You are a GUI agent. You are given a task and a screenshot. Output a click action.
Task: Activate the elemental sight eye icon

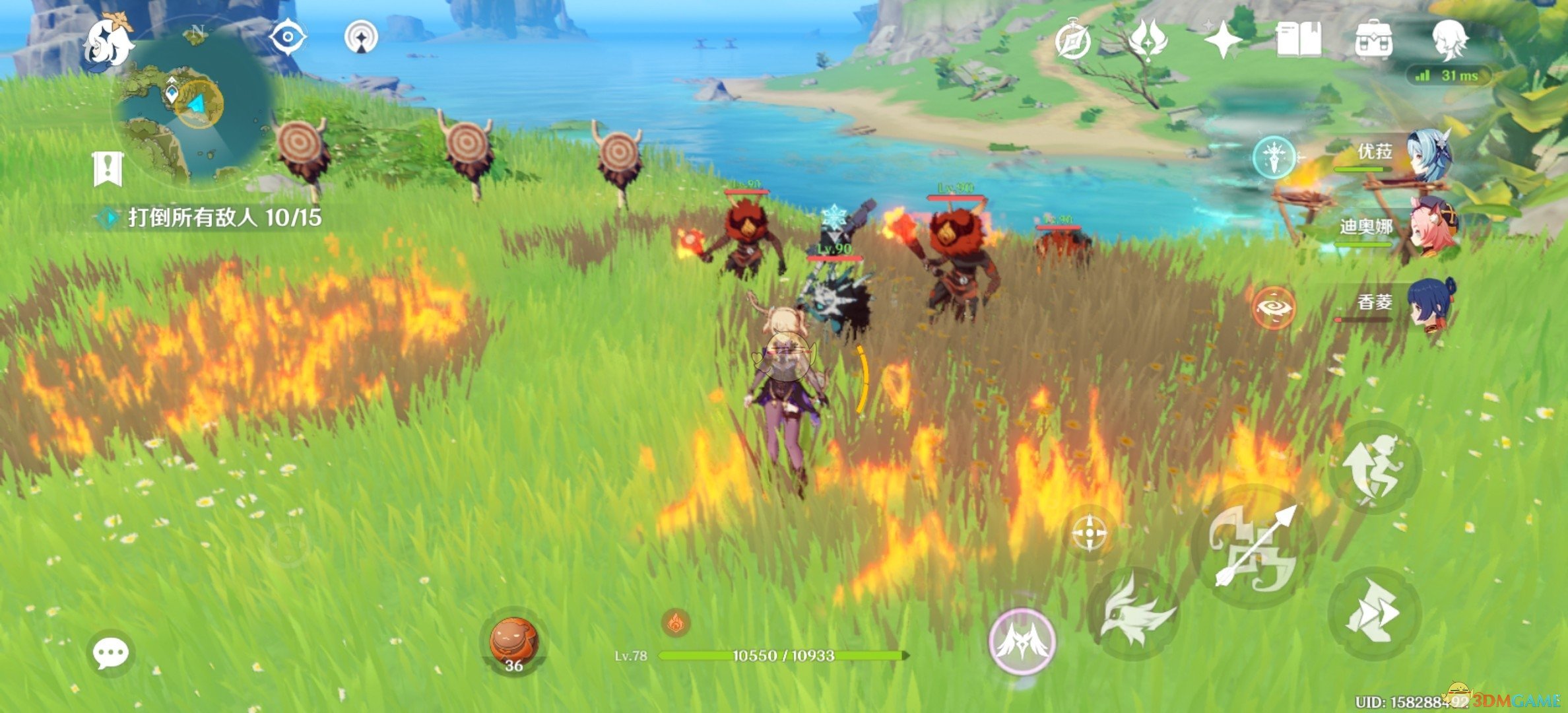(x=288, y=37)
